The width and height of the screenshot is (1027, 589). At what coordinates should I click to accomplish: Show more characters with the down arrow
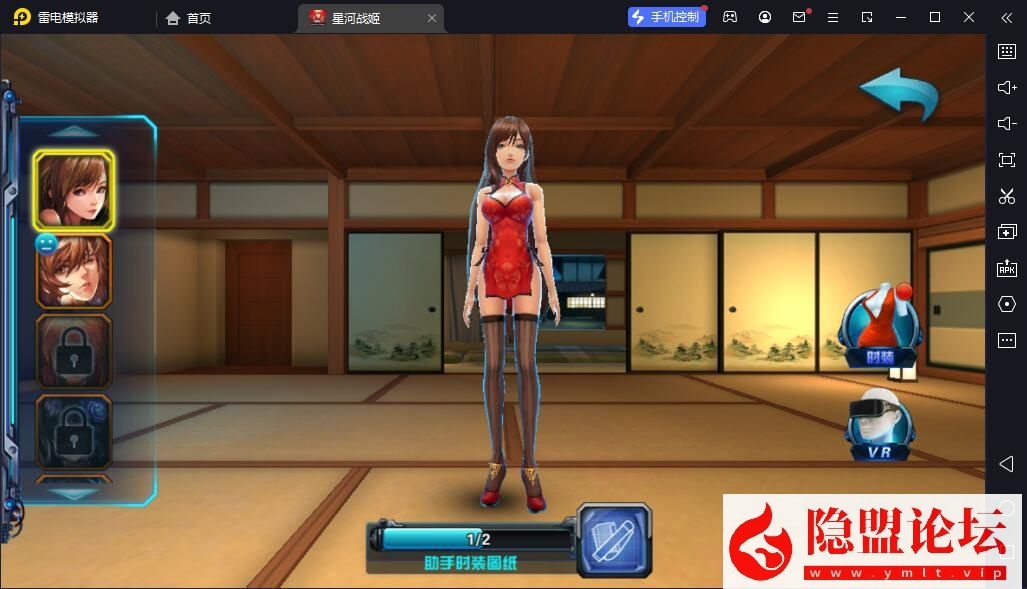[74, 493]
